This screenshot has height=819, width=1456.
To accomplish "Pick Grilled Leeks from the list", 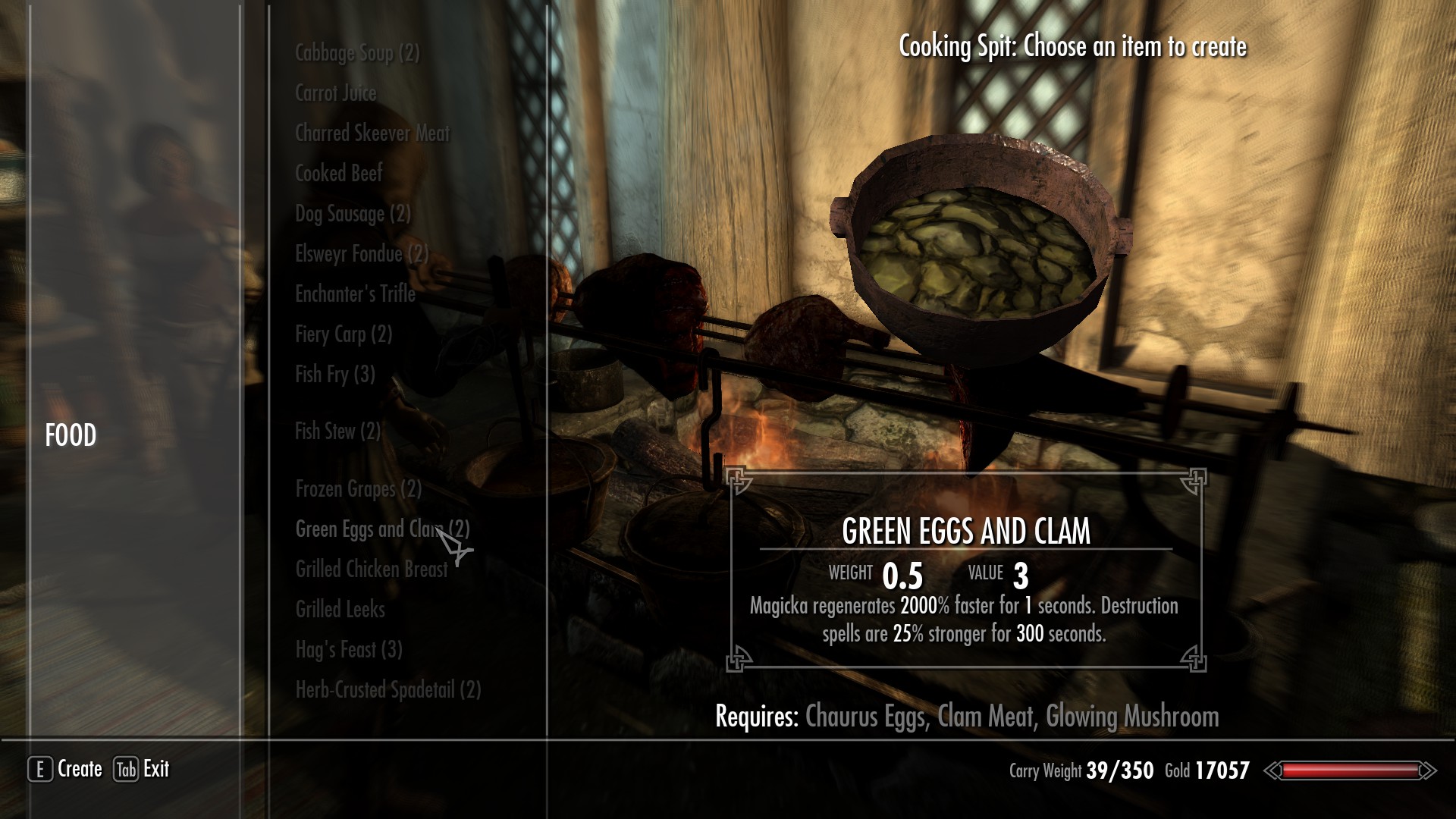I will pyautogui.click(x=340, y=610).
